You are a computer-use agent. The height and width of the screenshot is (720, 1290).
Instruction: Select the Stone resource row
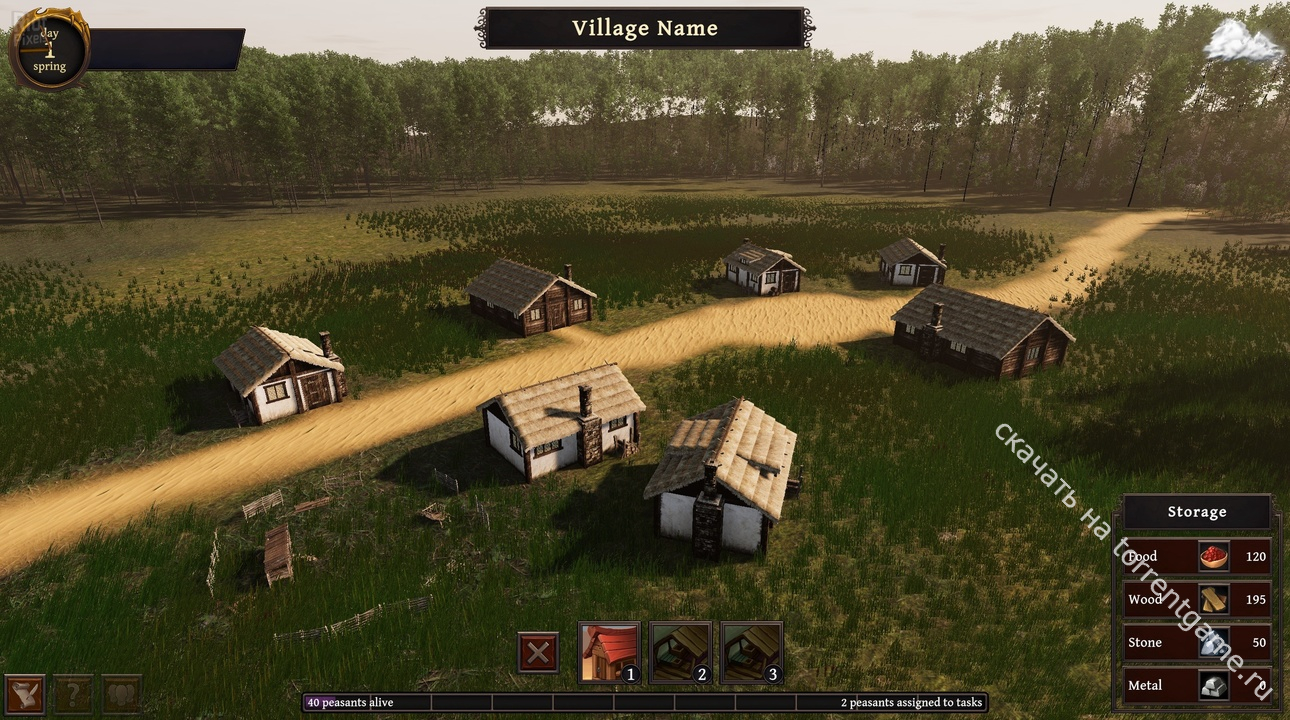point(1196,642)
